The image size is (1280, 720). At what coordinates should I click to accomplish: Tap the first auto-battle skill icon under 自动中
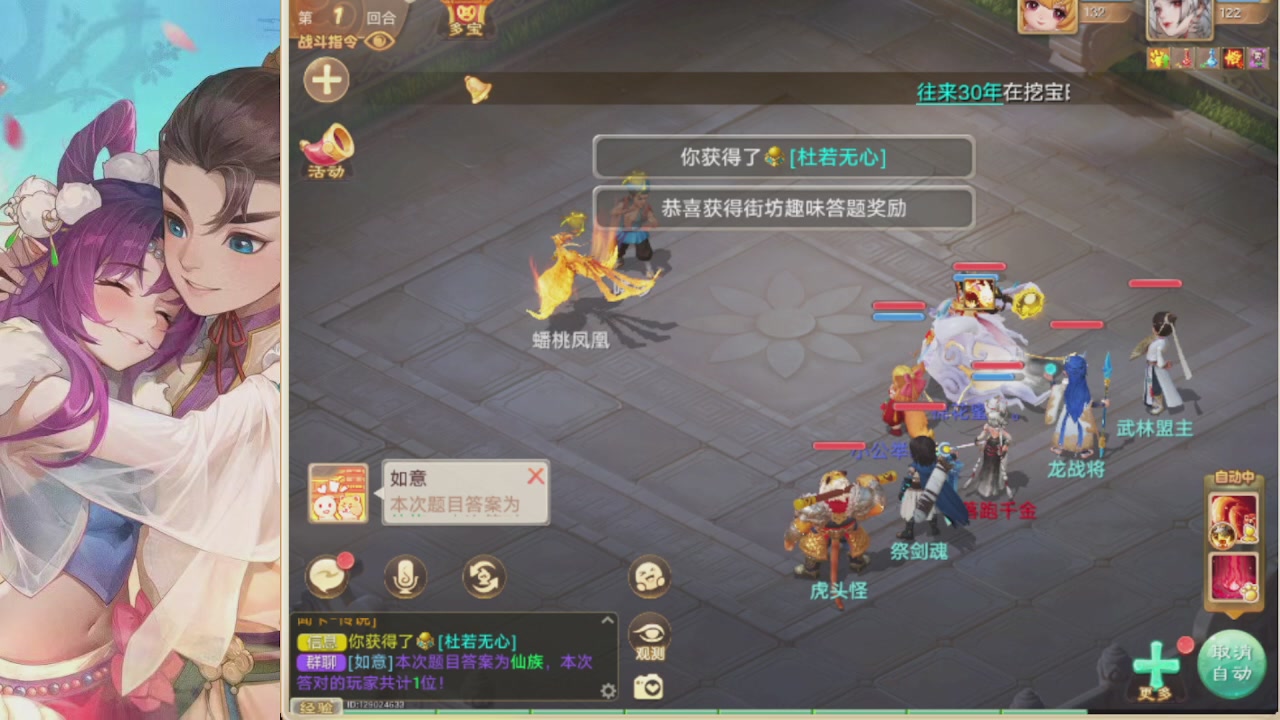pos(1233,520)
